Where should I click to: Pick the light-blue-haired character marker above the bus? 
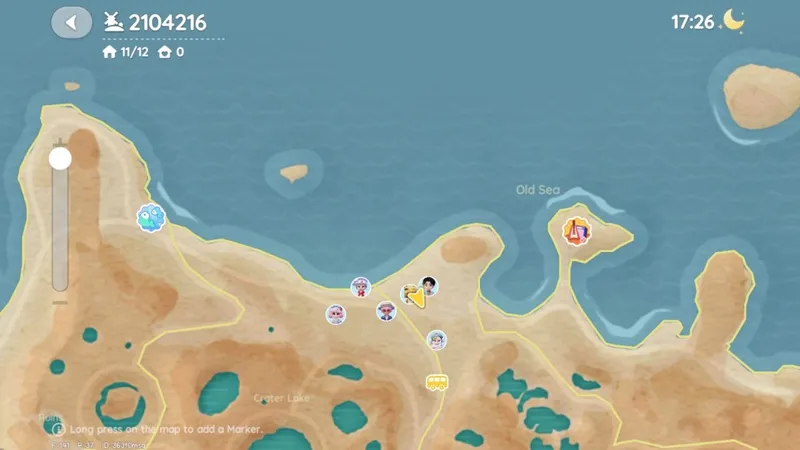(x=436, y=340)
